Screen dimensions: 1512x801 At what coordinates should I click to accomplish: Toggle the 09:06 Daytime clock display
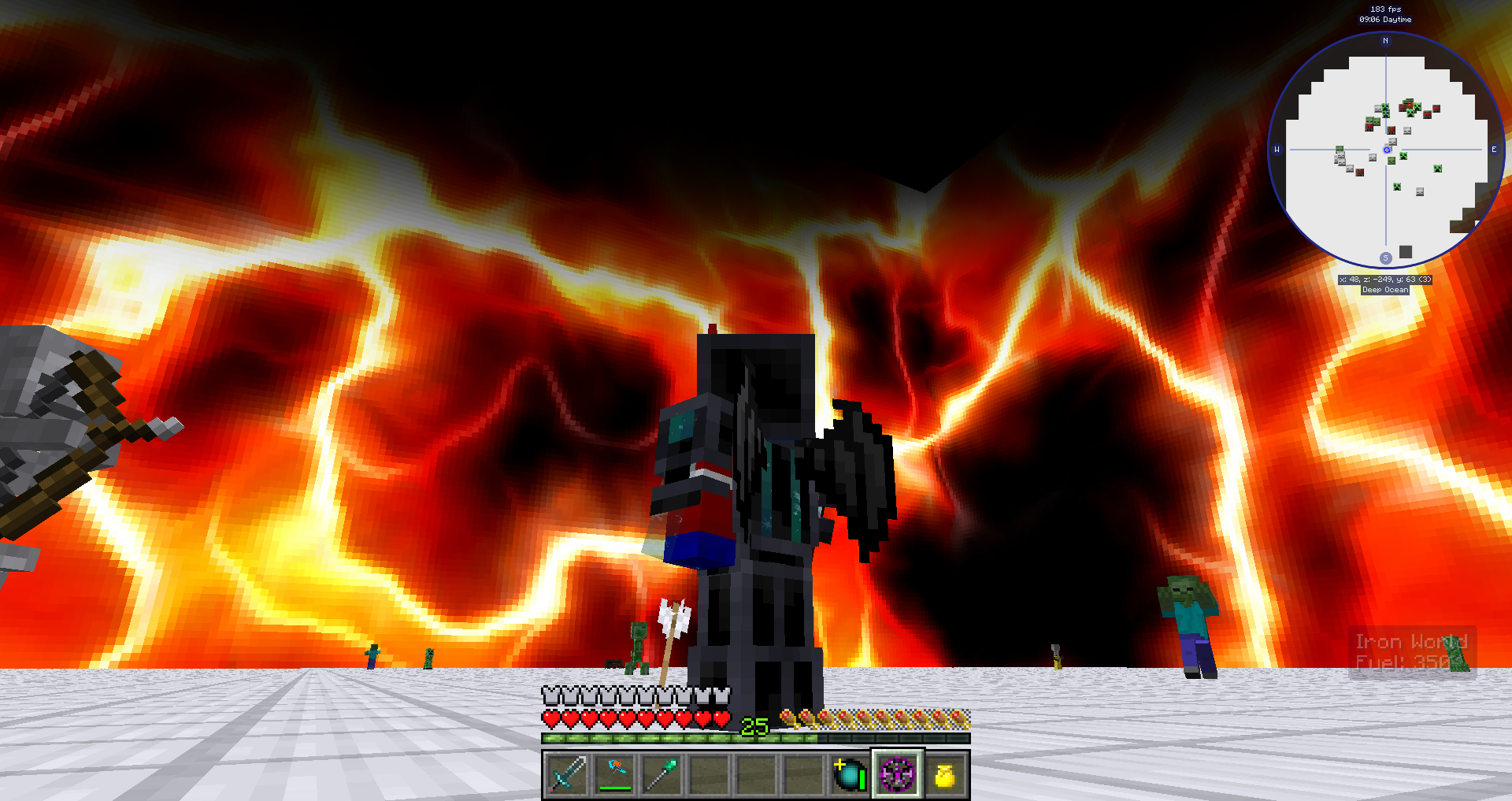(x=1386, y=20)
